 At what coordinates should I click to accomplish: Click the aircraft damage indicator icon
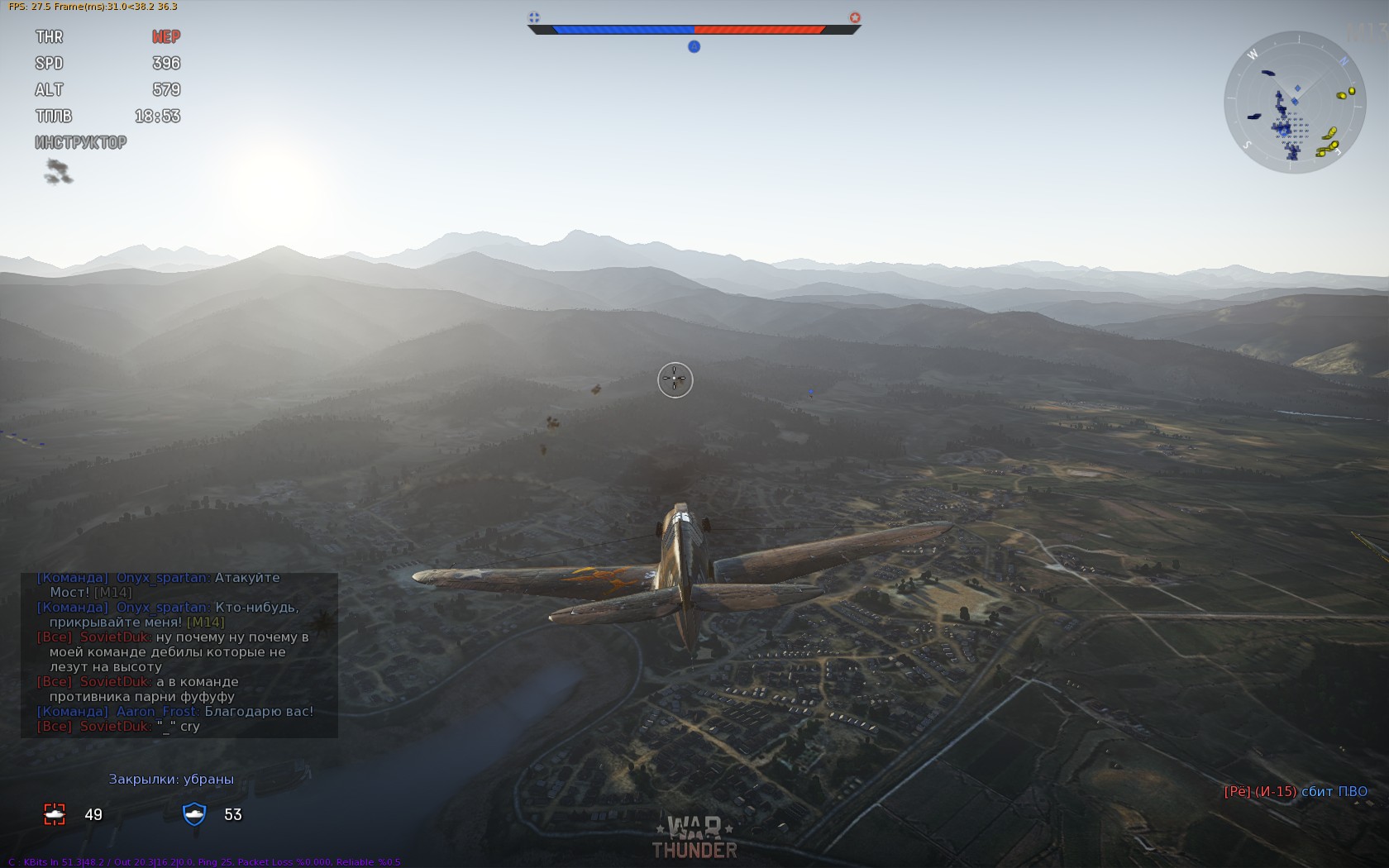(58, 171)
